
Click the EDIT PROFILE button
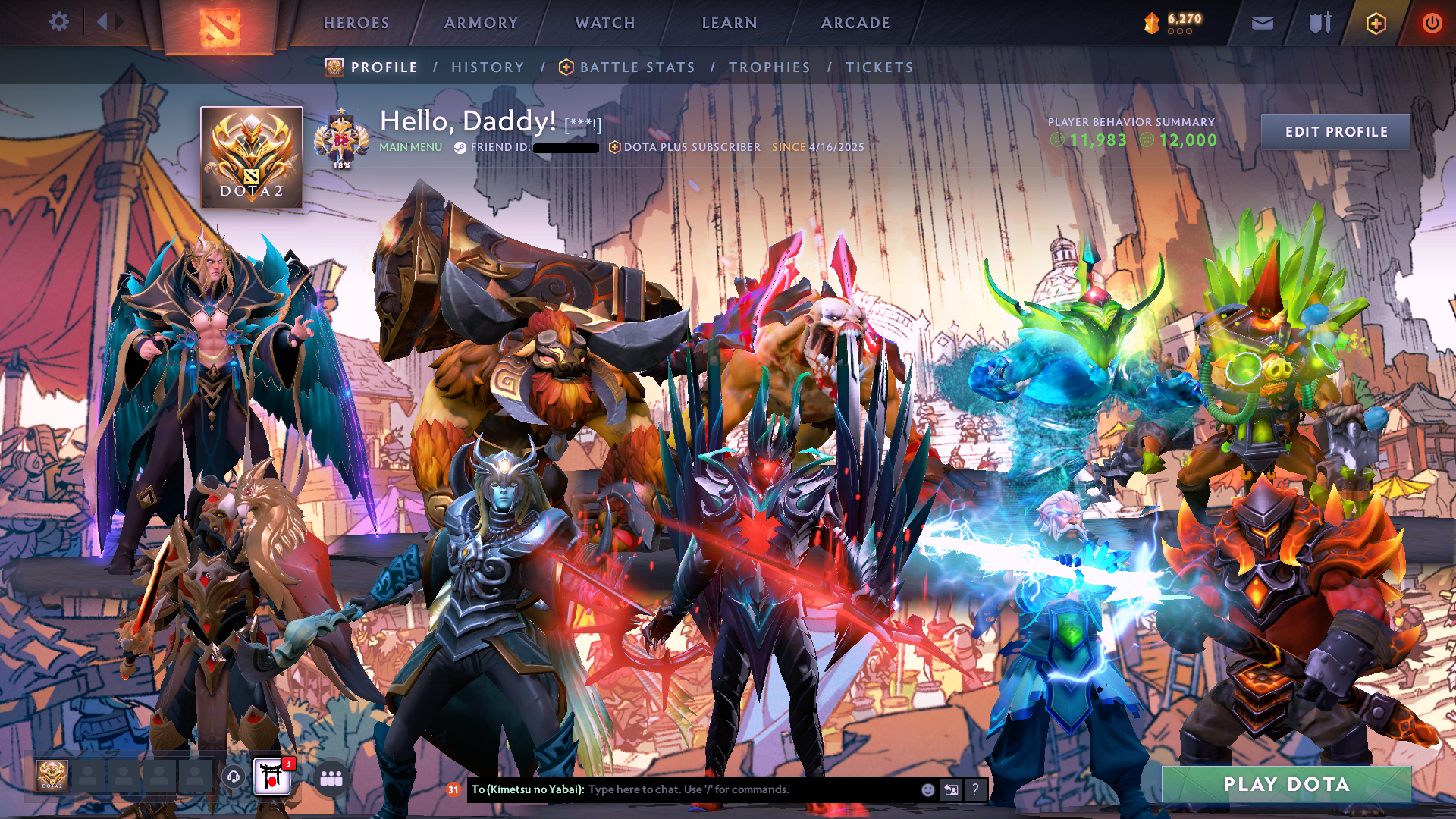coord(1335,131)
